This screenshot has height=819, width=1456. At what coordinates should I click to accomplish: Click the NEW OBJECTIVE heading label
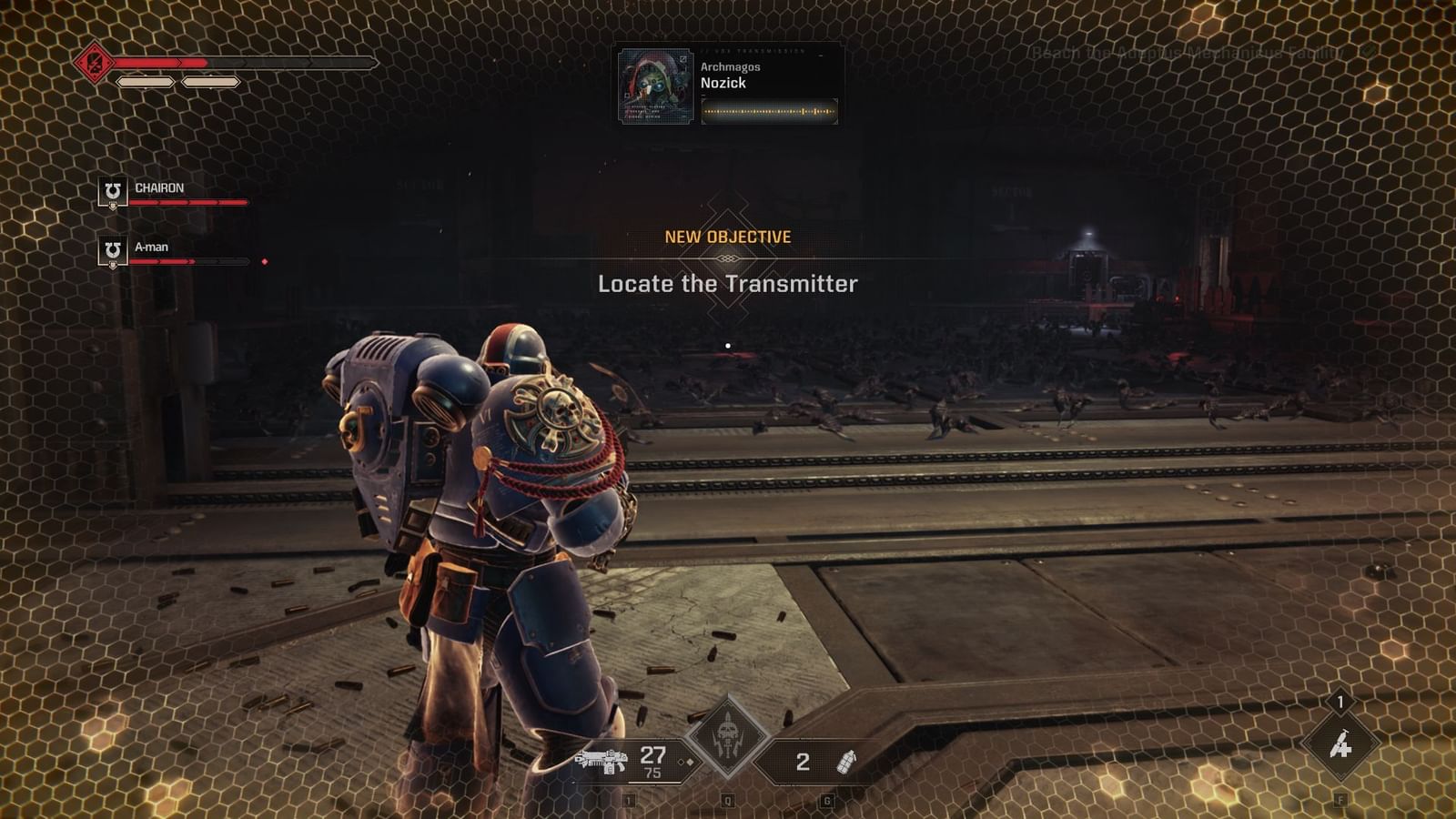(x=727, y=235)
